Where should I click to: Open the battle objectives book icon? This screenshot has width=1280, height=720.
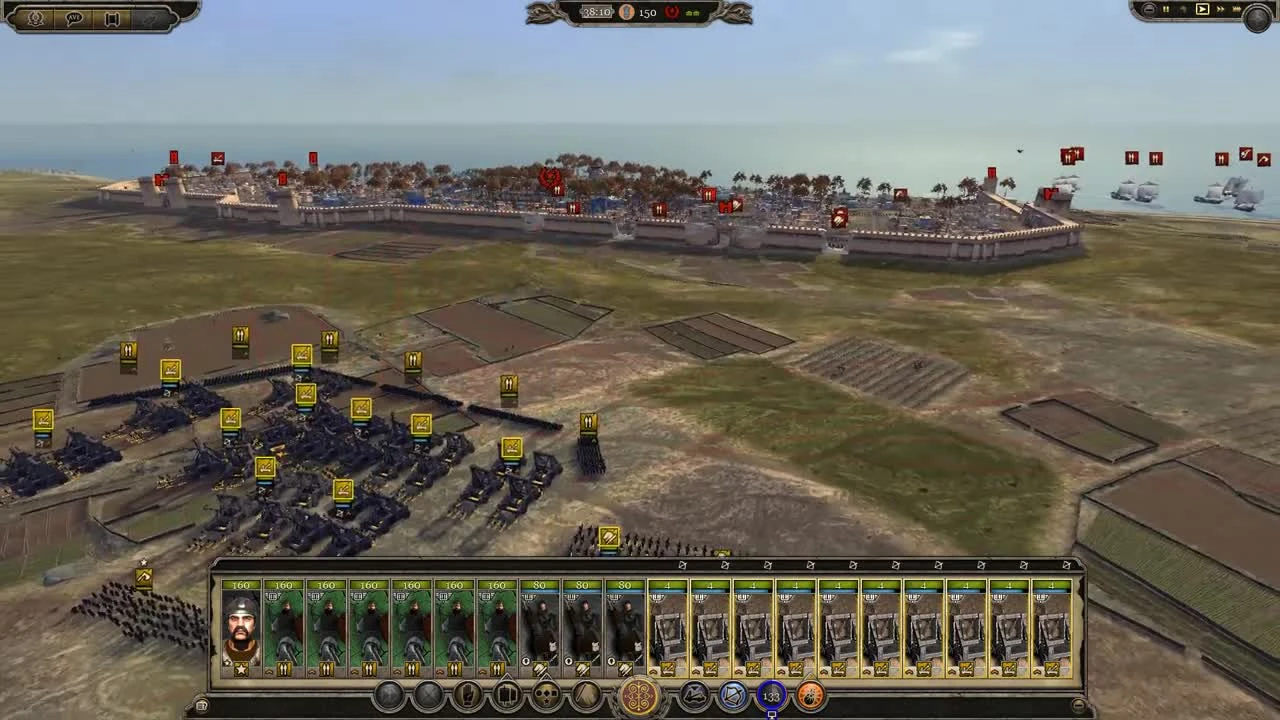[x=113, y=18]
